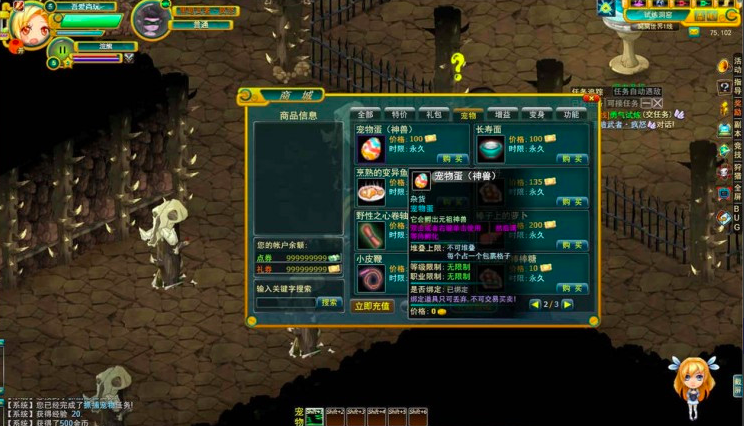
Task: Open the 特价 specials tab
Action: (x=399, y=115)
